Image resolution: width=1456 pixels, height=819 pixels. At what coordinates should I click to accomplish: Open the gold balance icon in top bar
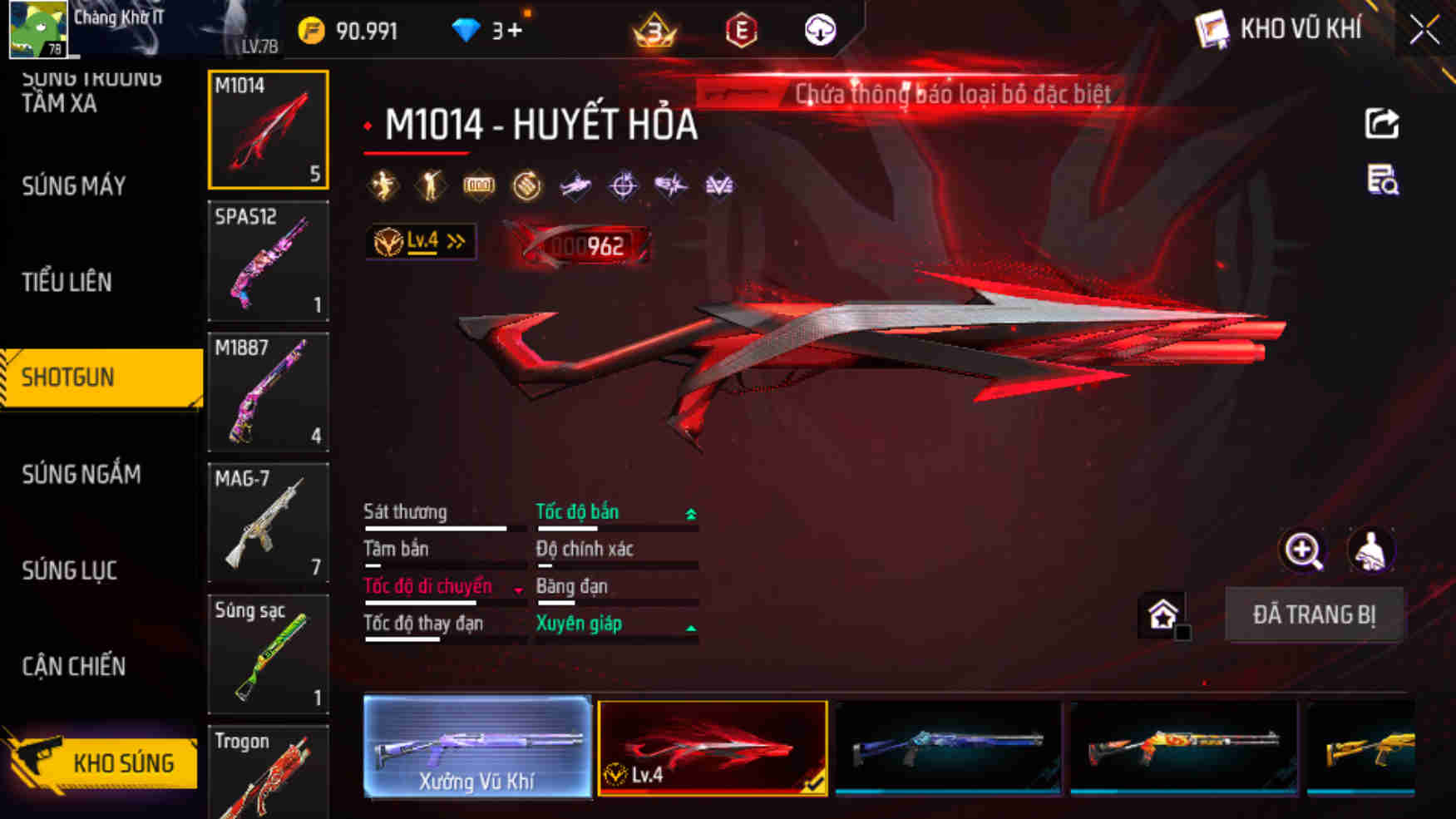pyautogui.click(x=313, y=30)
